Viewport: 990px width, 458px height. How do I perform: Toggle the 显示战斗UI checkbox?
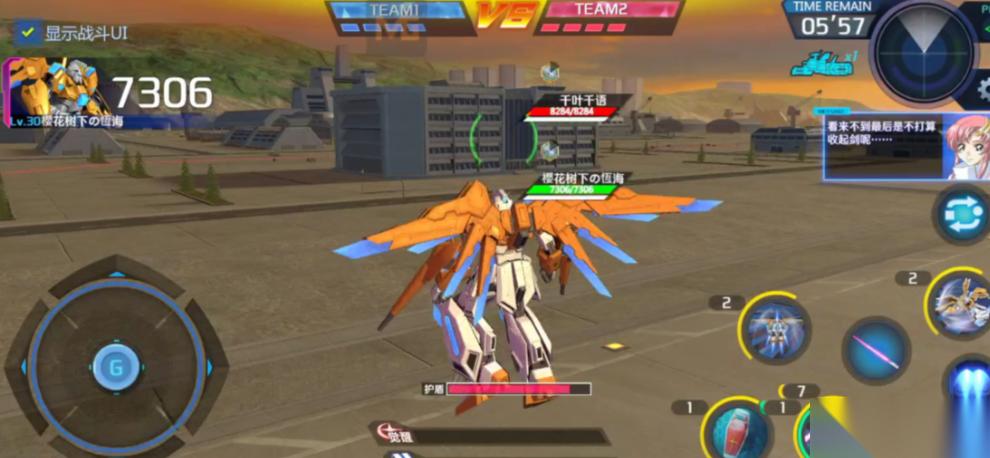(28, 33)
